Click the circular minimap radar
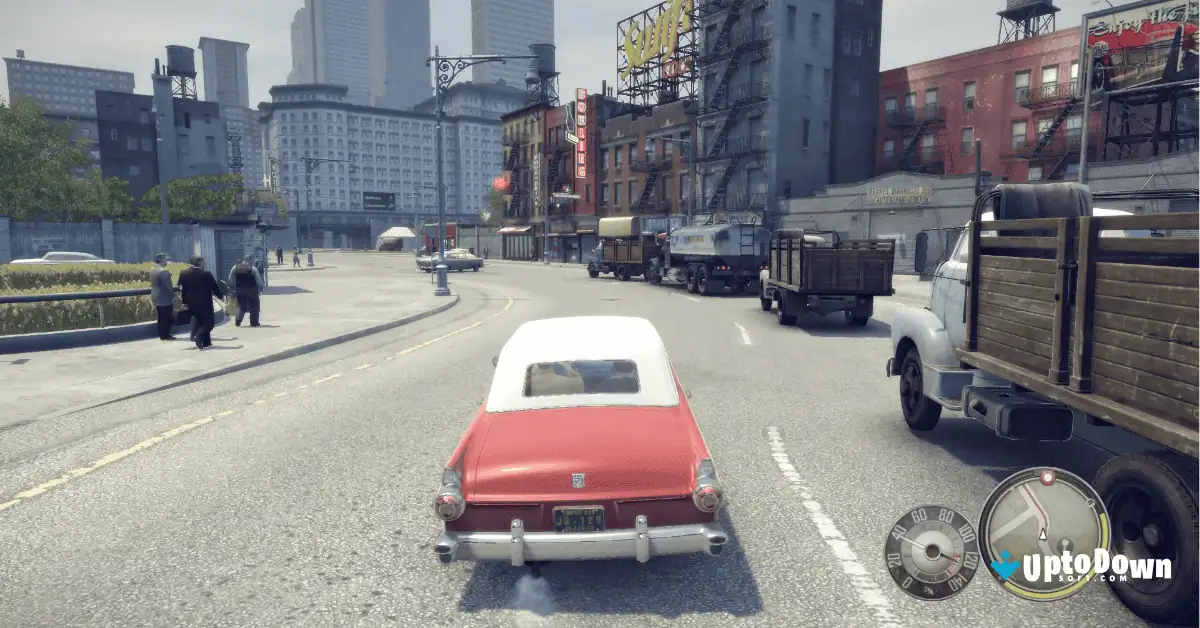 point(1043,532)
